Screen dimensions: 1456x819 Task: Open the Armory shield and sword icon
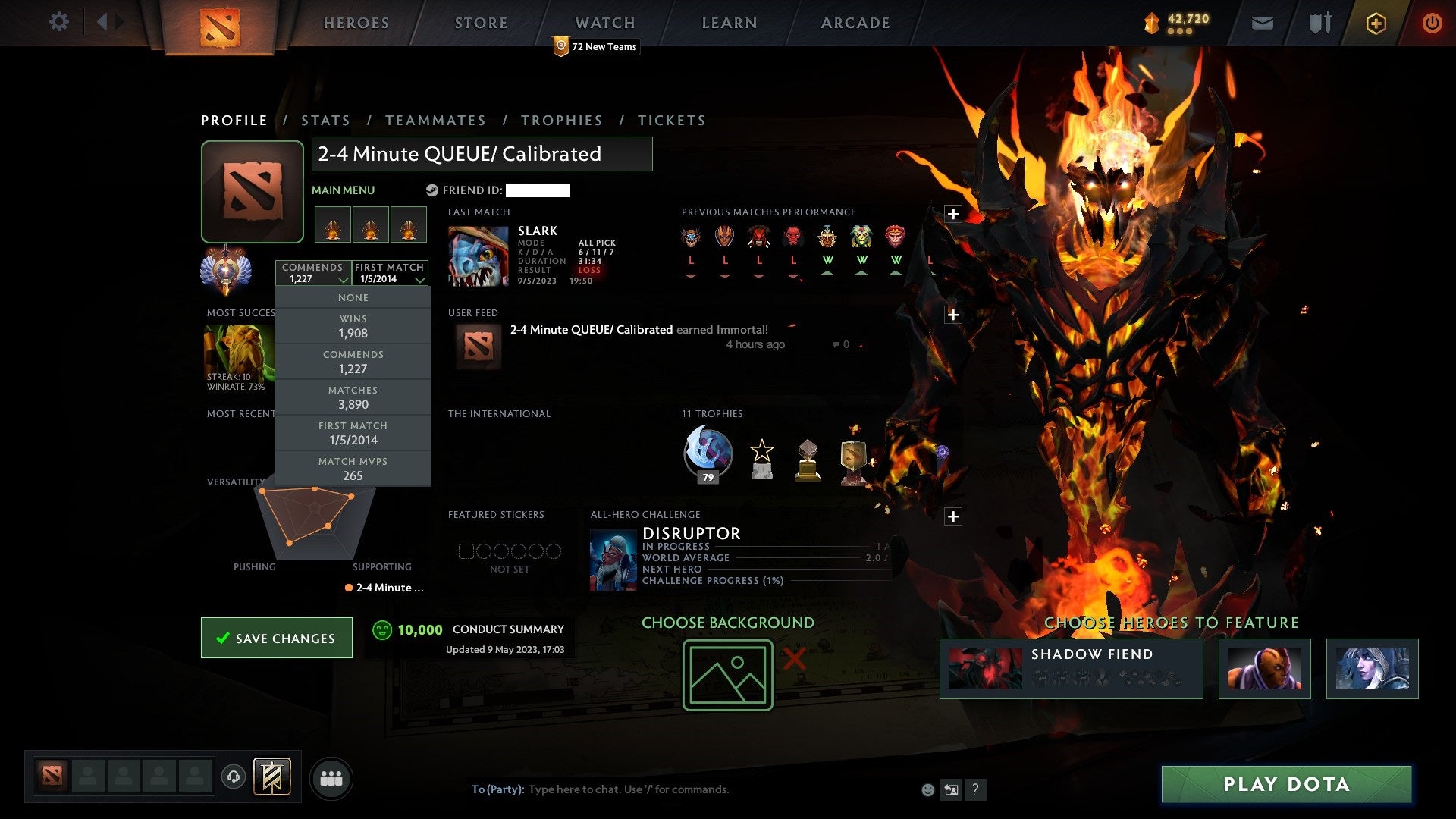point(1319,23)
